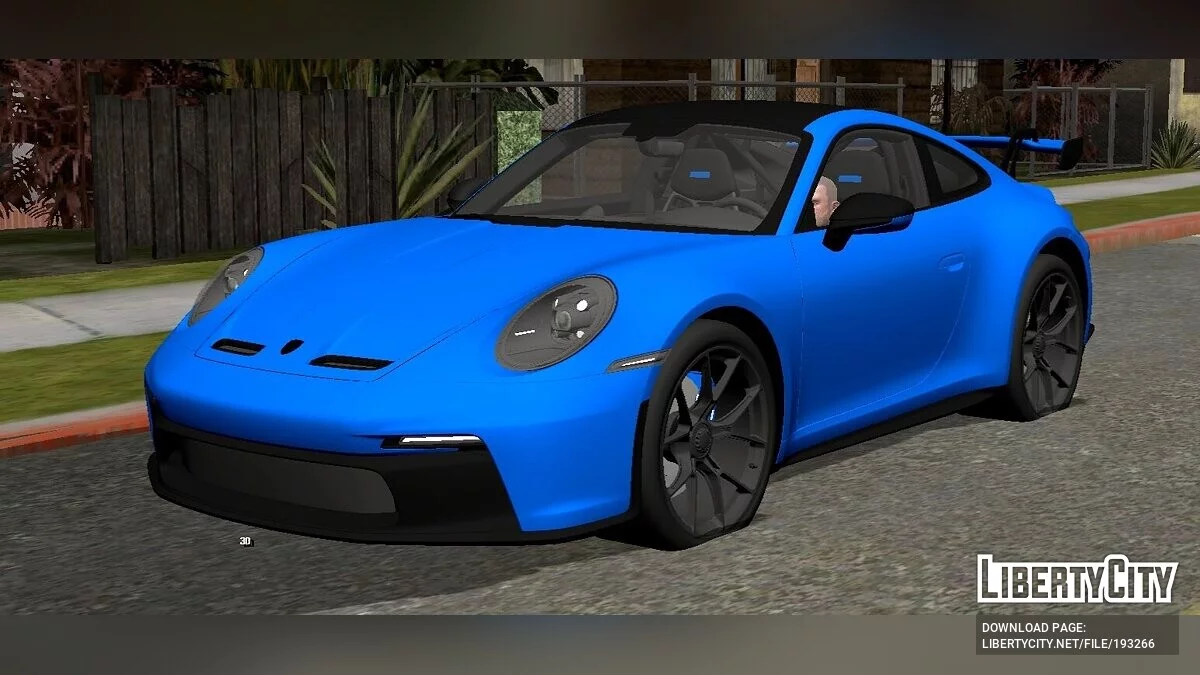Open the libertycity.net download page link

pyautogui.click(x=1068, y=643)
